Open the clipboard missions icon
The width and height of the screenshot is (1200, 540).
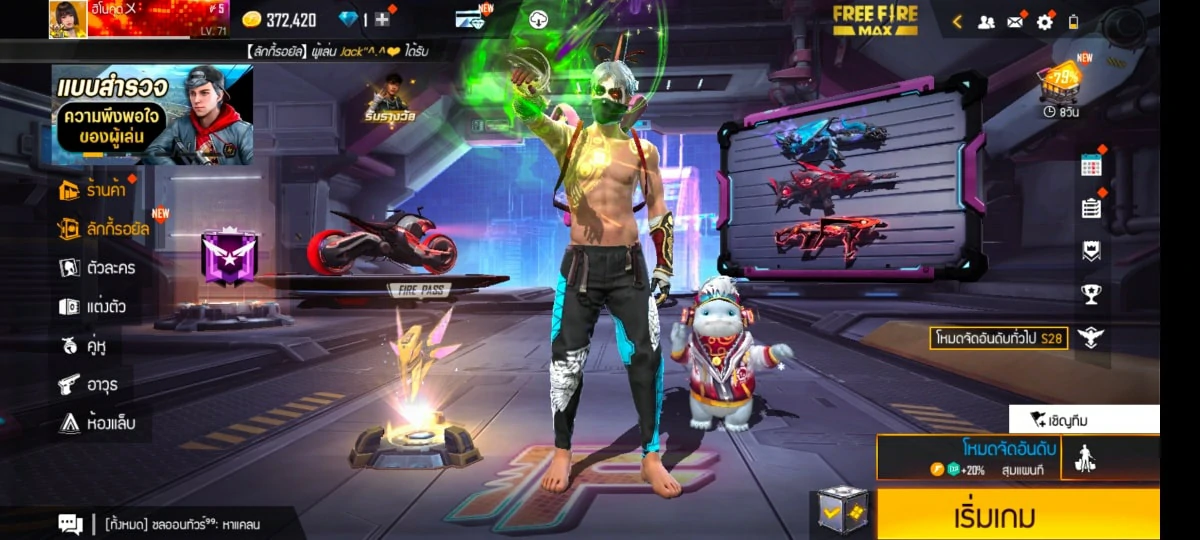click(x=1091, y=208)
